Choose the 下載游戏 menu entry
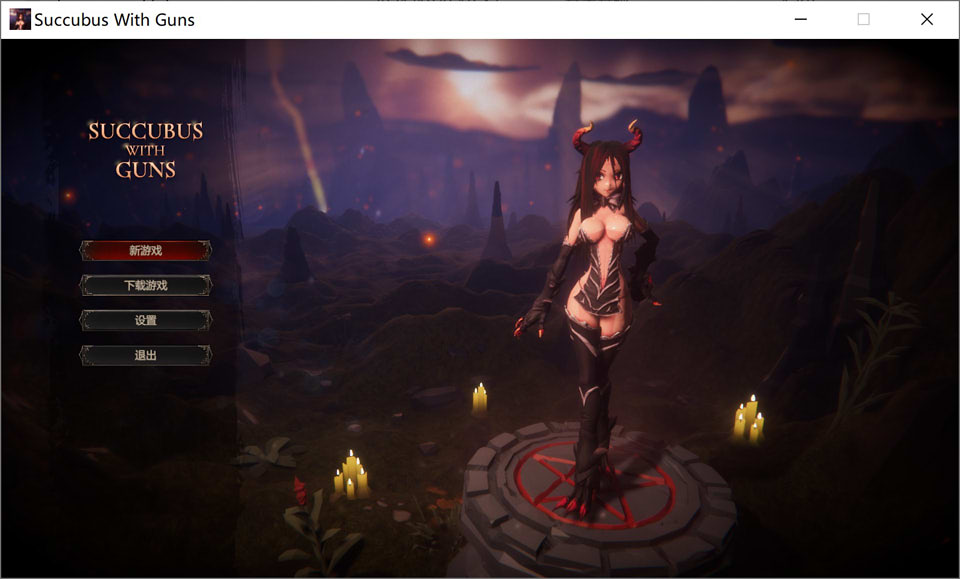 (x=146, y=286)
